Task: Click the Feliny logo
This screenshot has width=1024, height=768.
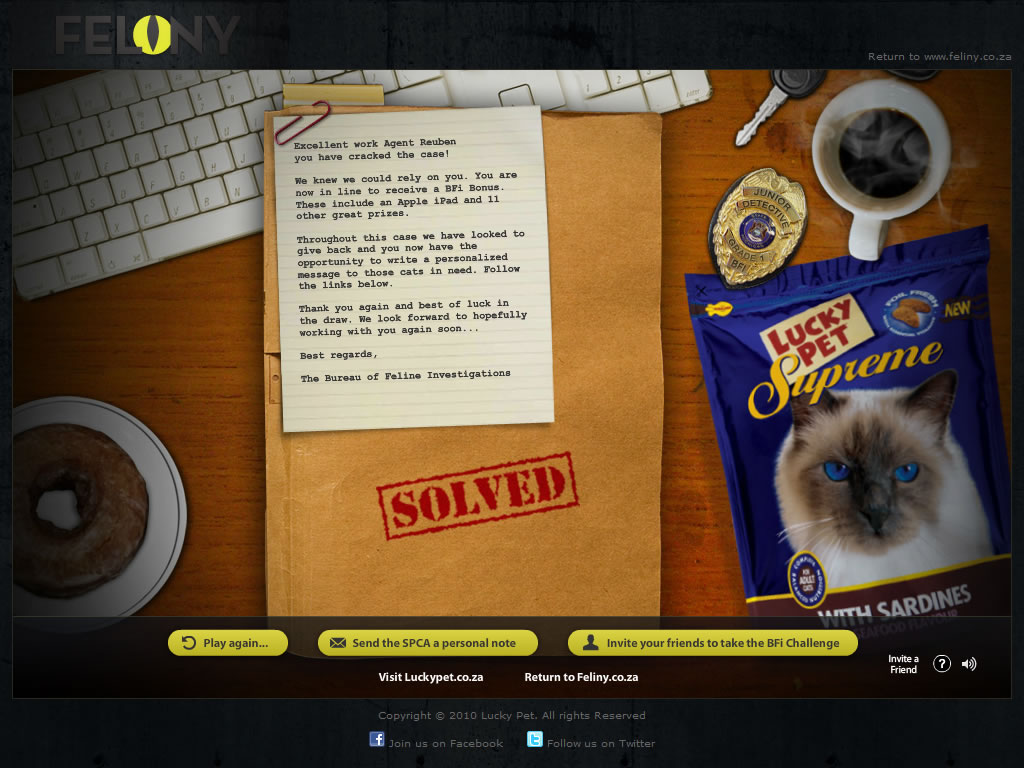Action: coord(146,37)
